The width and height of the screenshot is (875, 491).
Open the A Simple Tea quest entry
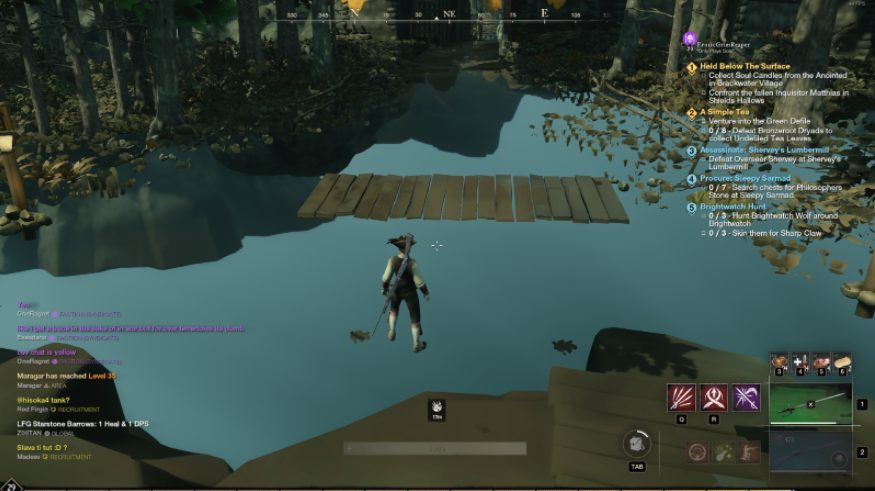click(724, 112)
